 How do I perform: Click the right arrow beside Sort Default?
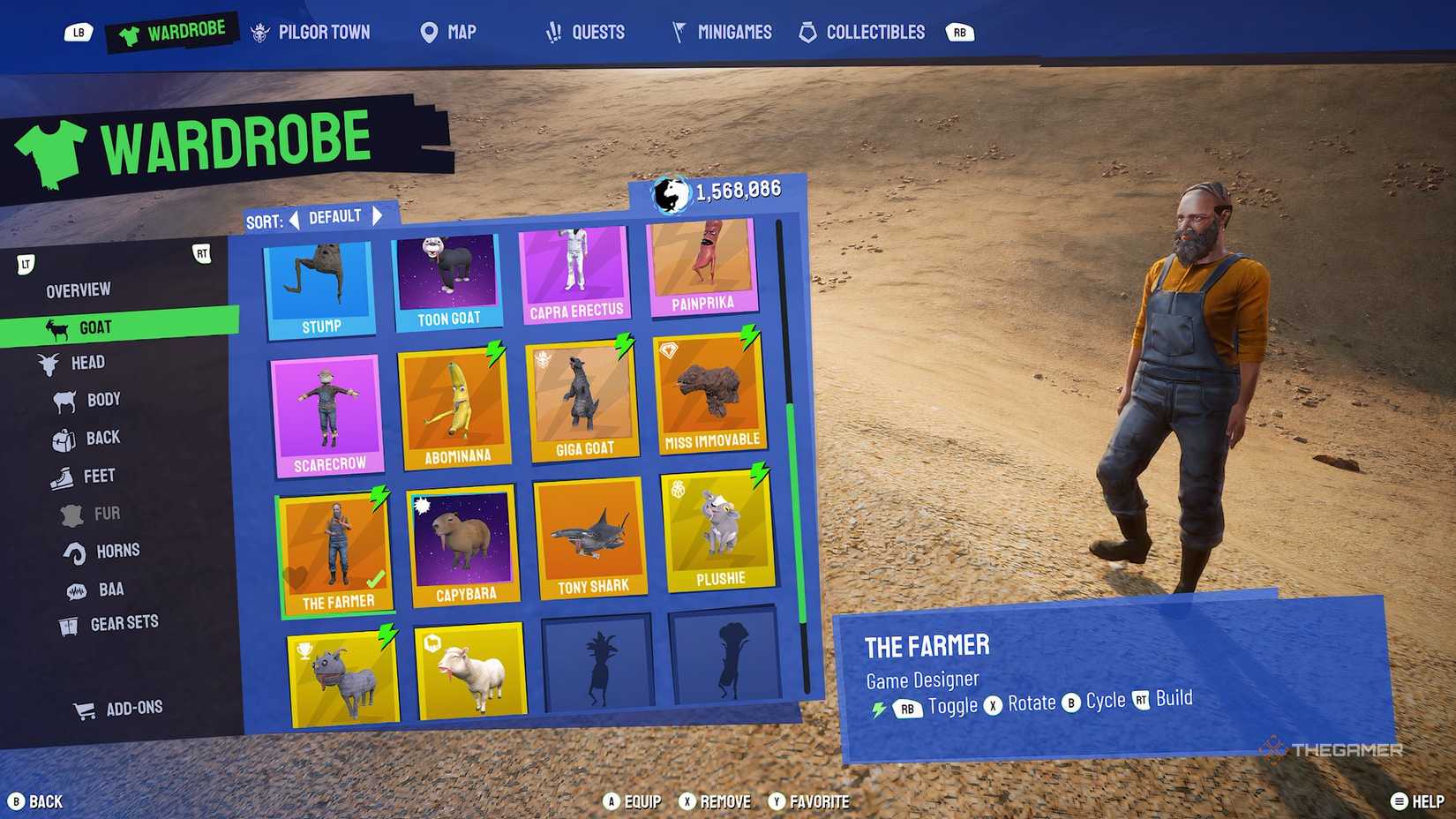pos(378,215)
